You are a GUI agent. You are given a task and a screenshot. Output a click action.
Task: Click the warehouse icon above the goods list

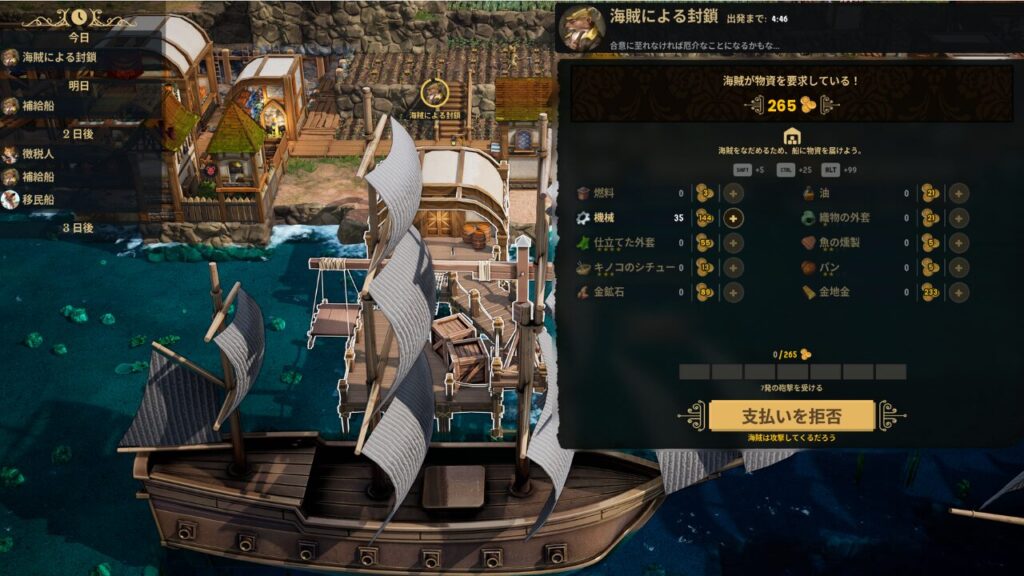click(x=790, y=136)
